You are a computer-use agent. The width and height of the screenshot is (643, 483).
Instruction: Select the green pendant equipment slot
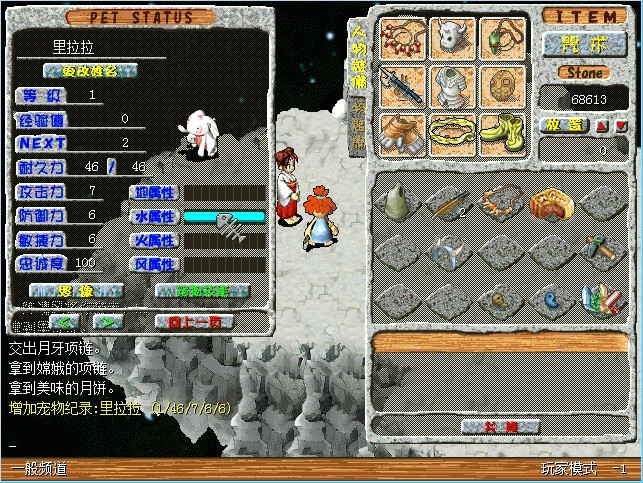503,40
